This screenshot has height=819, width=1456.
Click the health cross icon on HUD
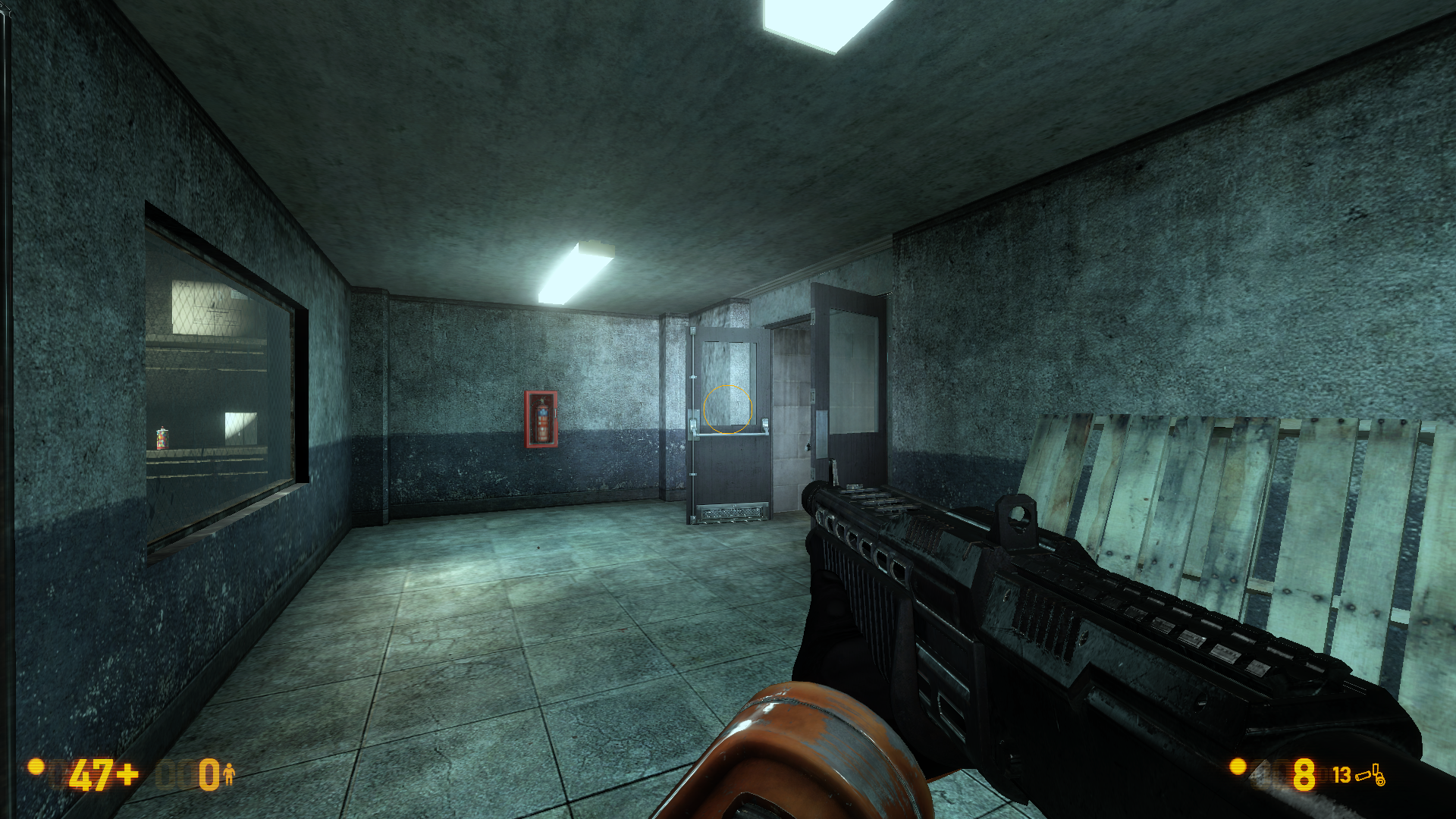coord(127,776)
